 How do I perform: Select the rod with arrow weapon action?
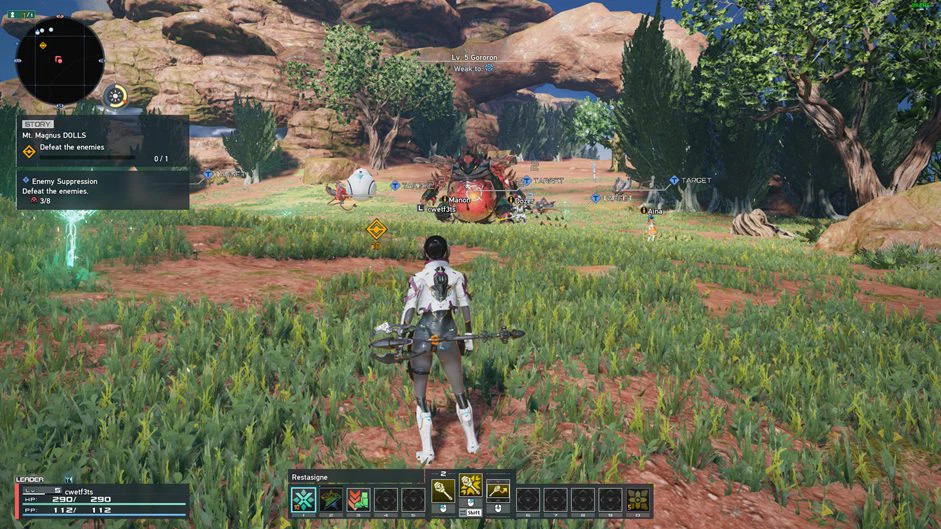point(498,490)
